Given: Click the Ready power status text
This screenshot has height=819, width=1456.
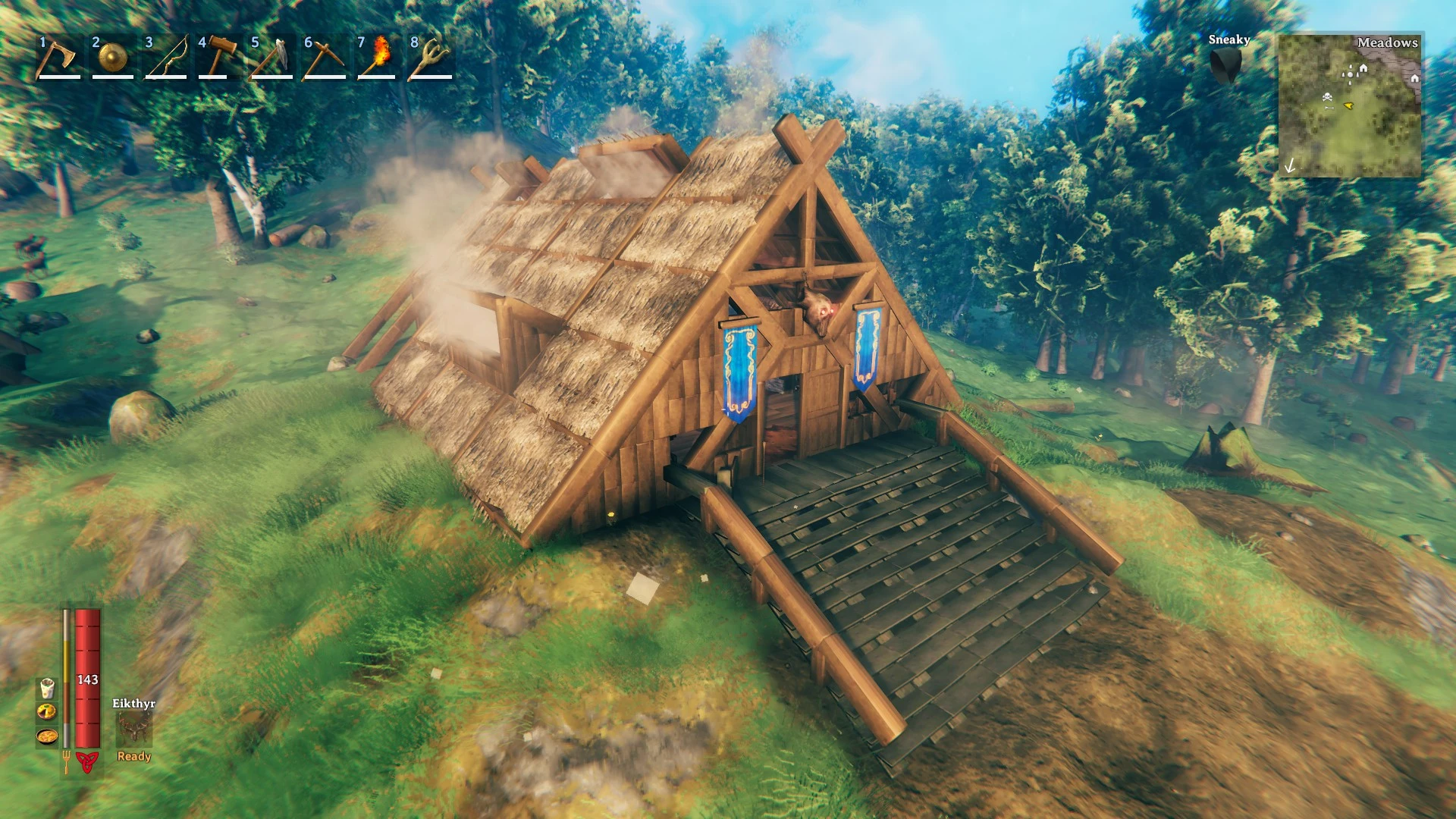Looking at the screenshot, I should point(133,756).
